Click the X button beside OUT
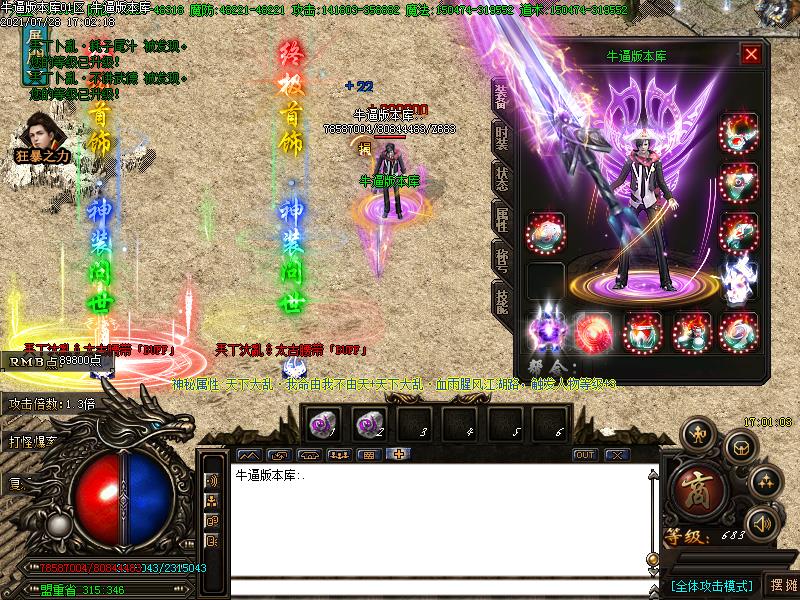This screenshot has width=800, height=600. point(617,455)
